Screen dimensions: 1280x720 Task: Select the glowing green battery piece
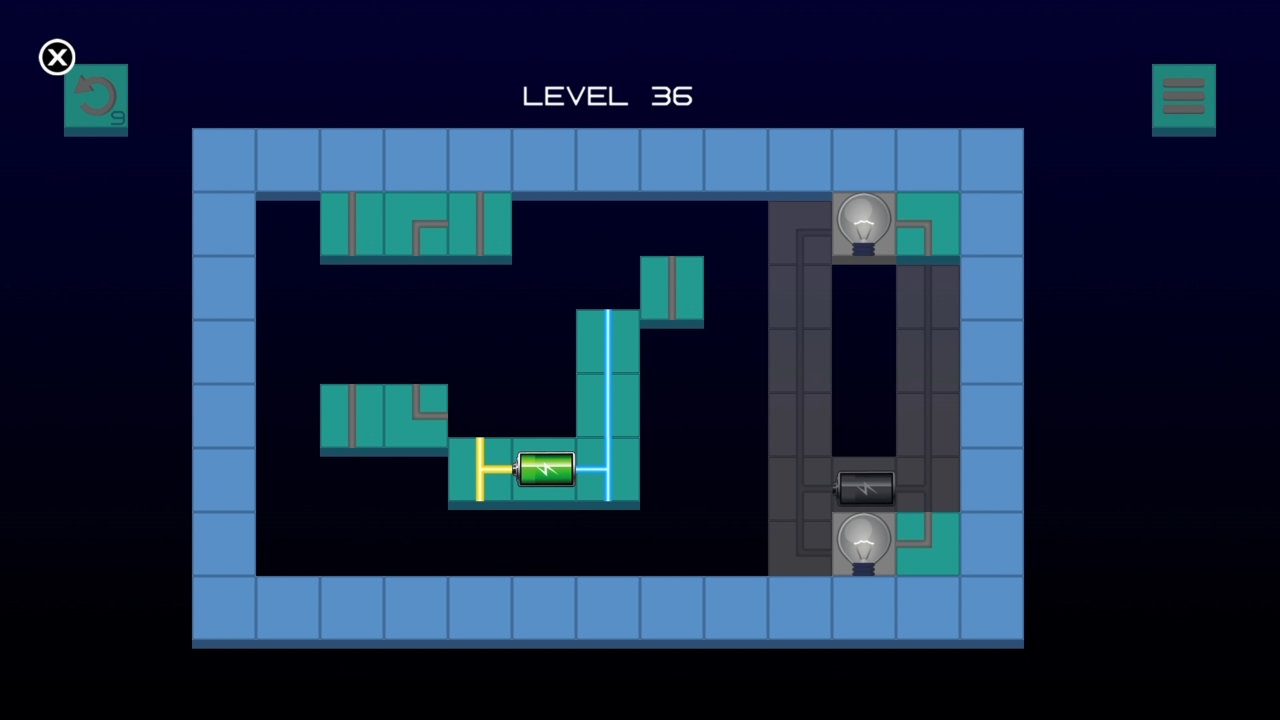point(546,470)
